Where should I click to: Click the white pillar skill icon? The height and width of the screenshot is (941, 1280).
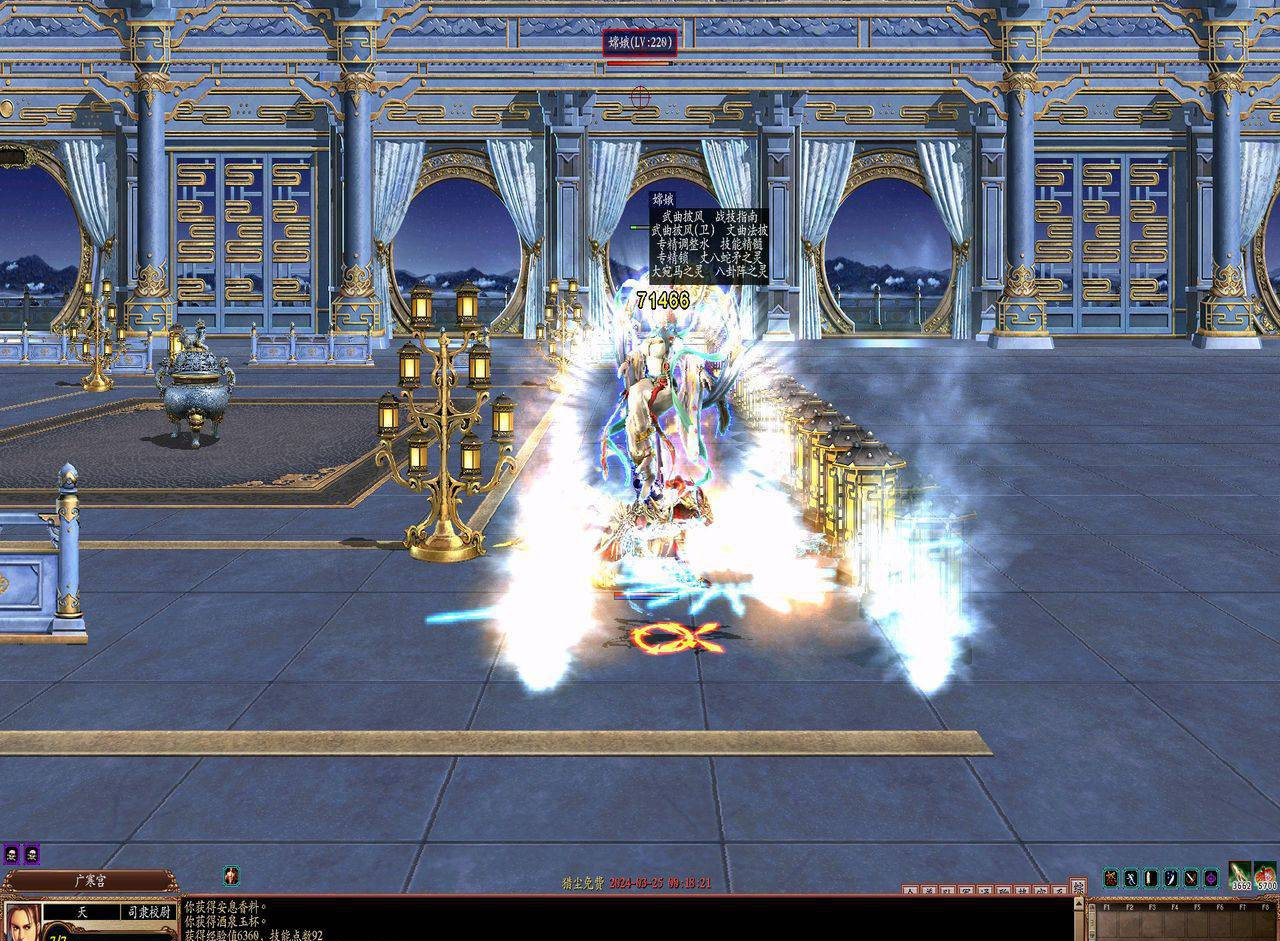pos(1150,878)
